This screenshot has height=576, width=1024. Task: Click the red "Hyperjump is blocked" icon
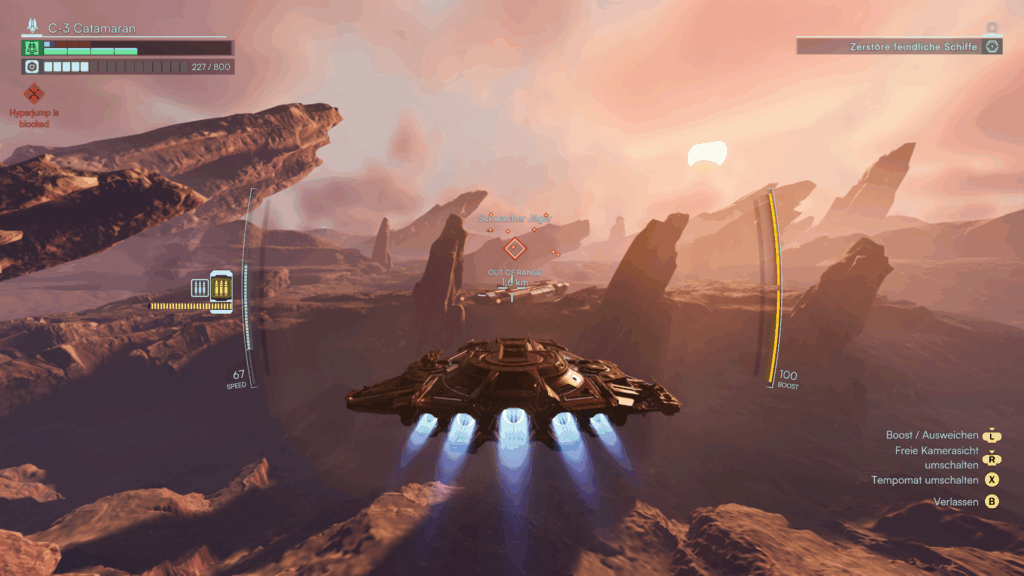point(35,94)
